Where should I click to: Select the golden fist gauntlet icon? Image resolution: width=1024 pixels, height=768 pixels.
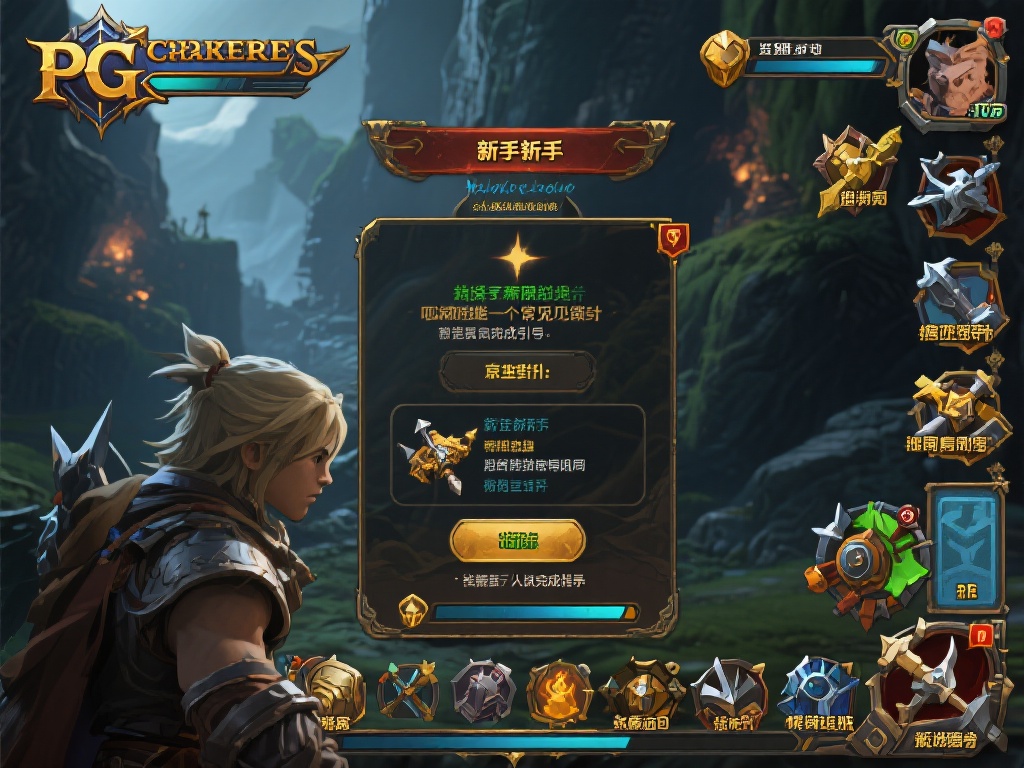click(x=334, y=690)
